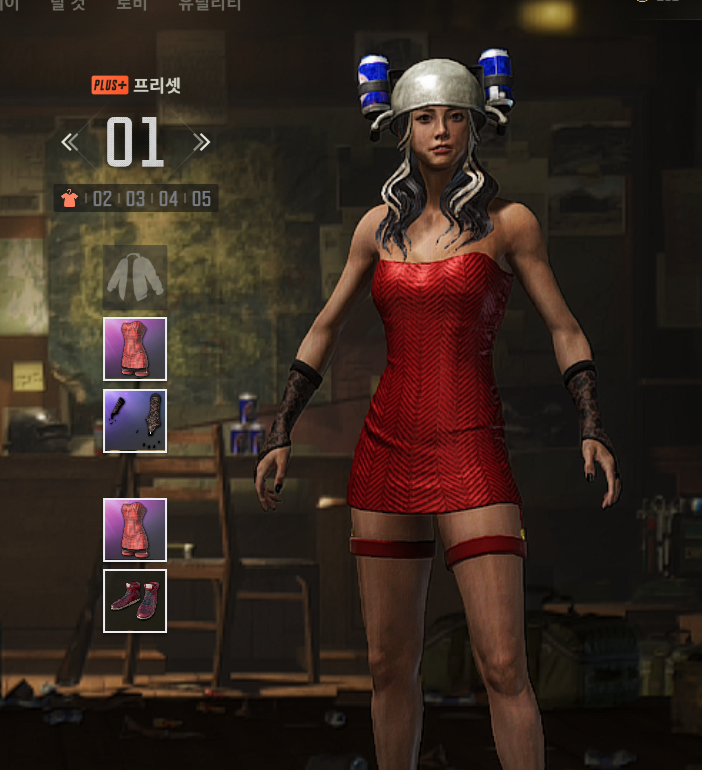Go to the previous preset with left arrow

coord(69,142)
